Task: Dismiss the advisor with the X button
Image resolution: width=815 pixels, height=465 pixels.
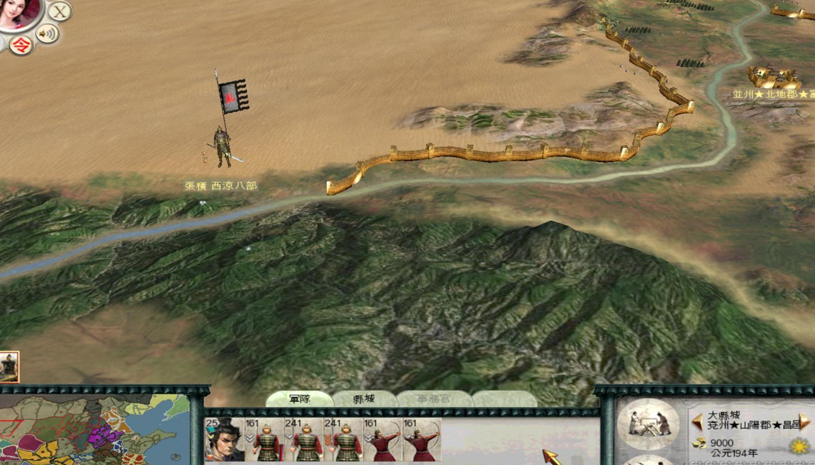Action: 60,12
